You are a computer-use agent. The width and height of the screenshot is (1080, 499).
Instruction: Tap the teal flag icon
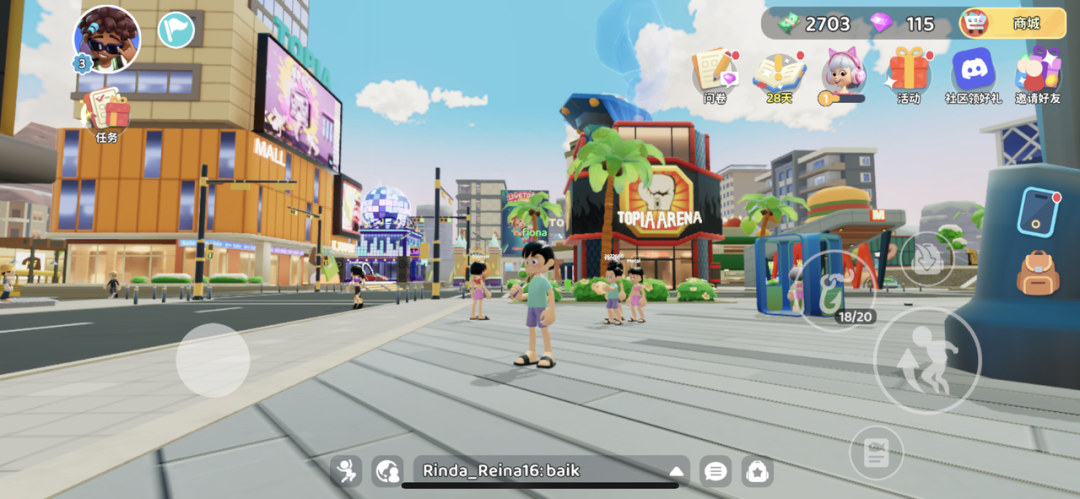176,30
